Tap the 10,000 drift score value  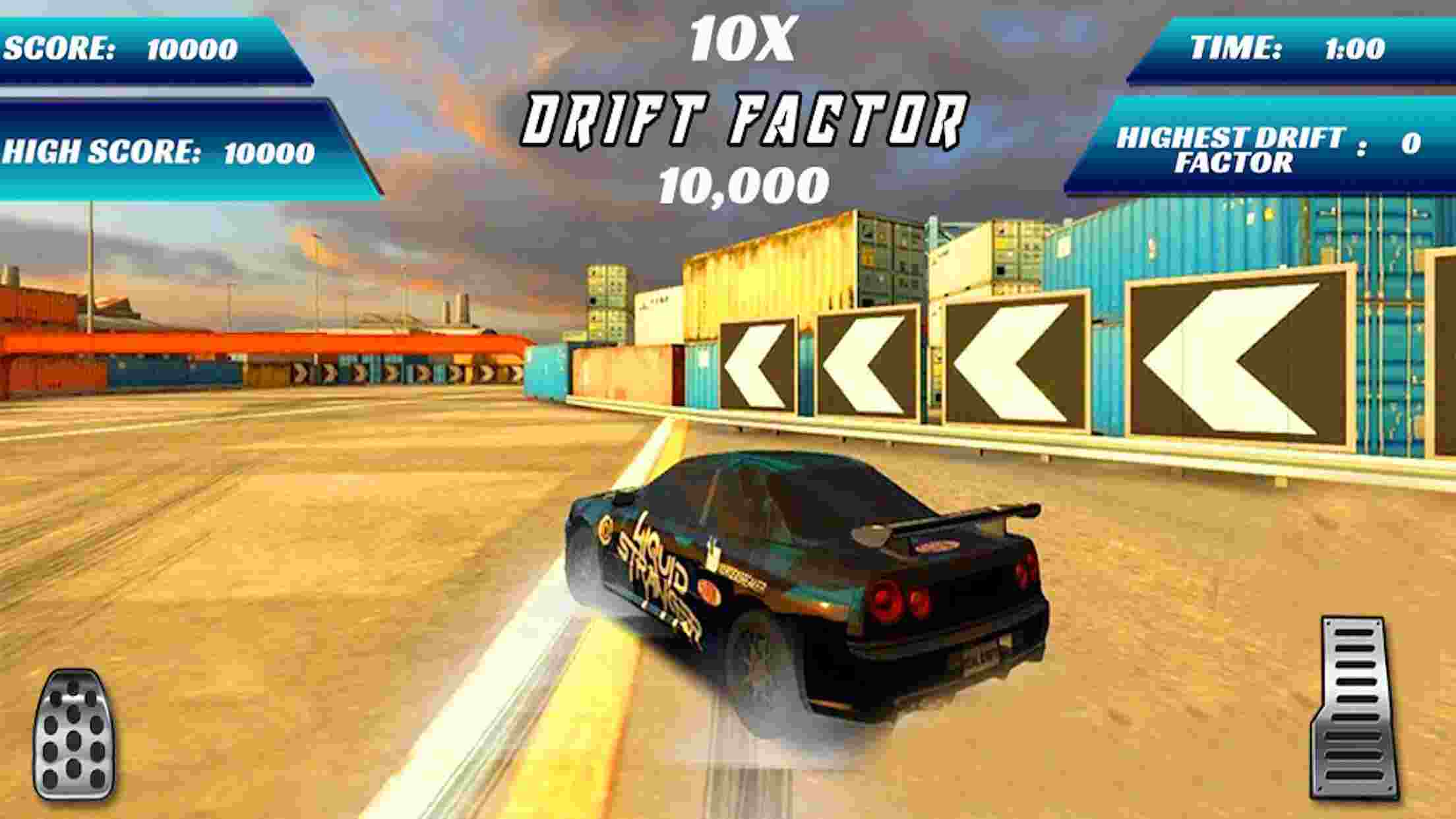coord(742,185)
